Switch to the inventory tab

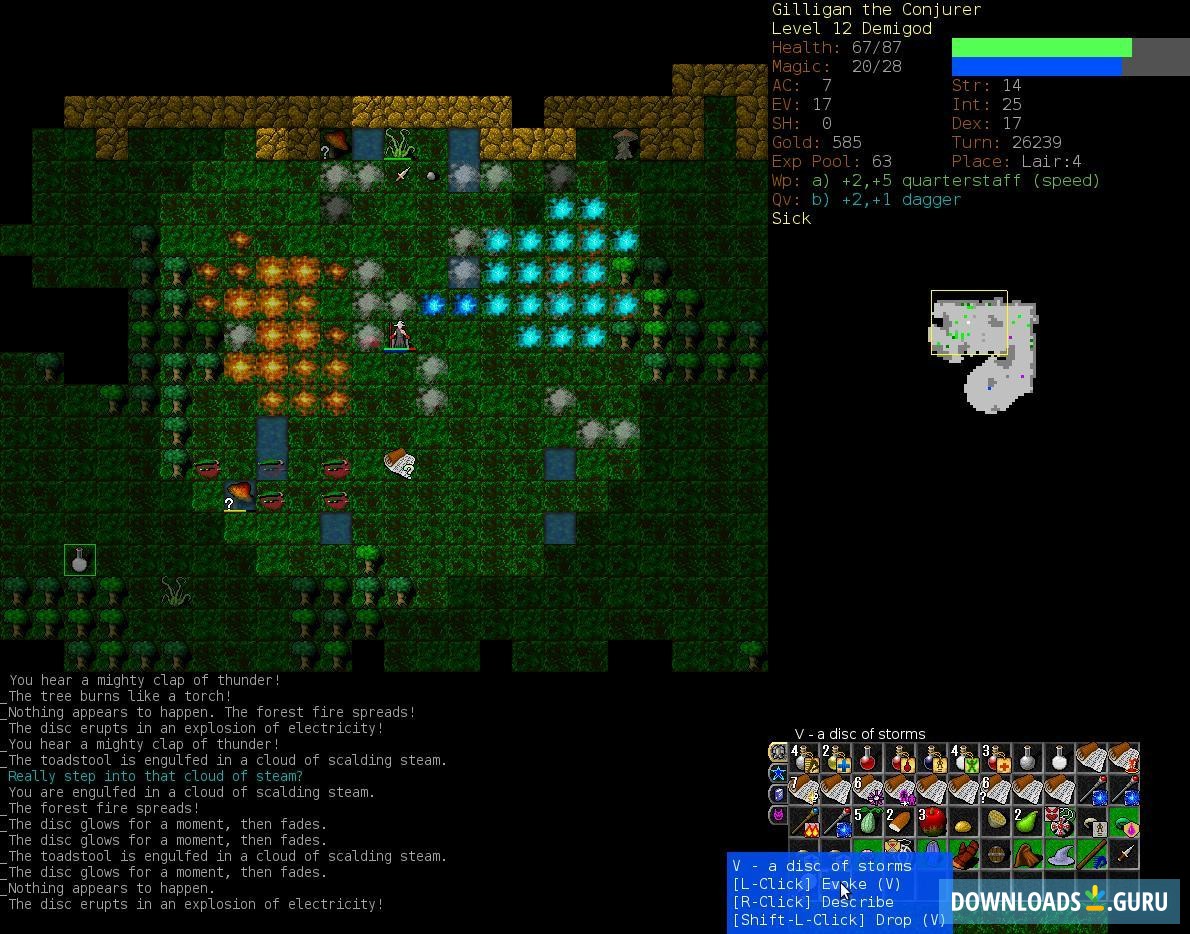pyautogui.click(x=778, y=752)
